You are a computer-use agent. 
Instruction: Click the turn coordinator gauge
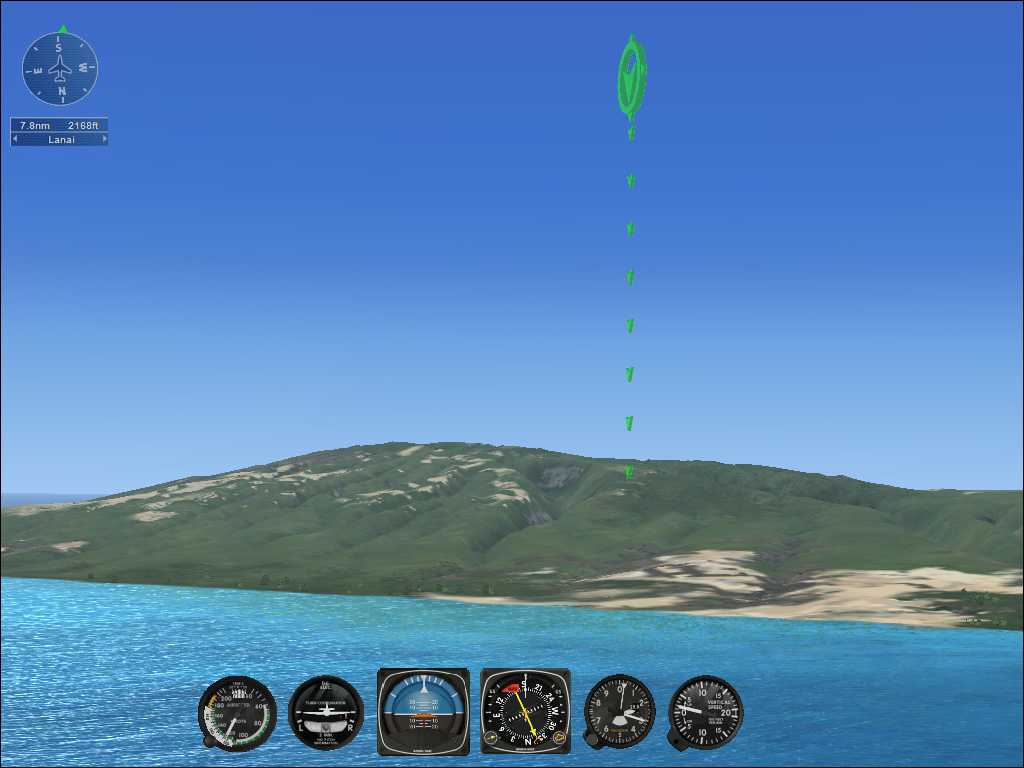326,712
